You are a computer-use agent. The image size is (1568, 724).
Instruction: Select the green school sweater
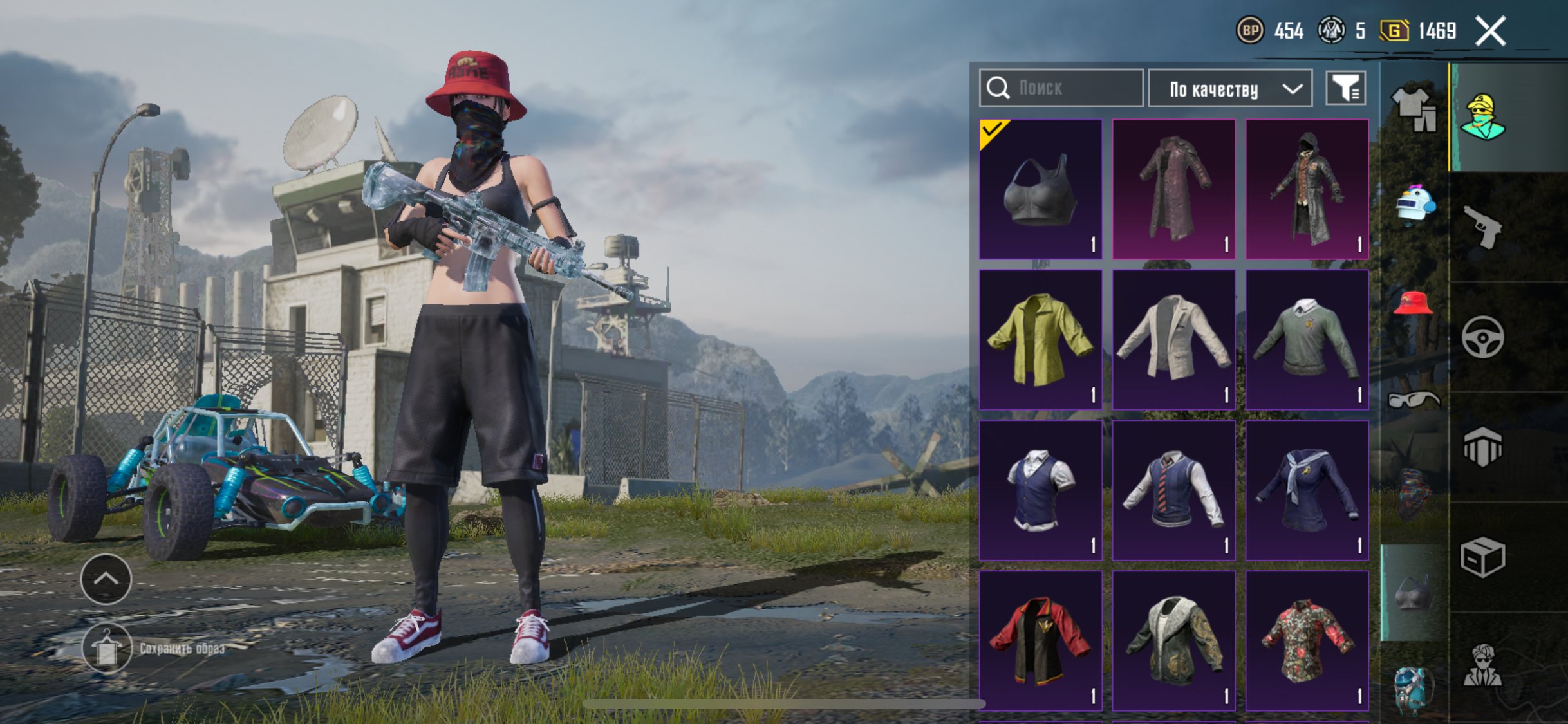click(x=1307, y=340)
